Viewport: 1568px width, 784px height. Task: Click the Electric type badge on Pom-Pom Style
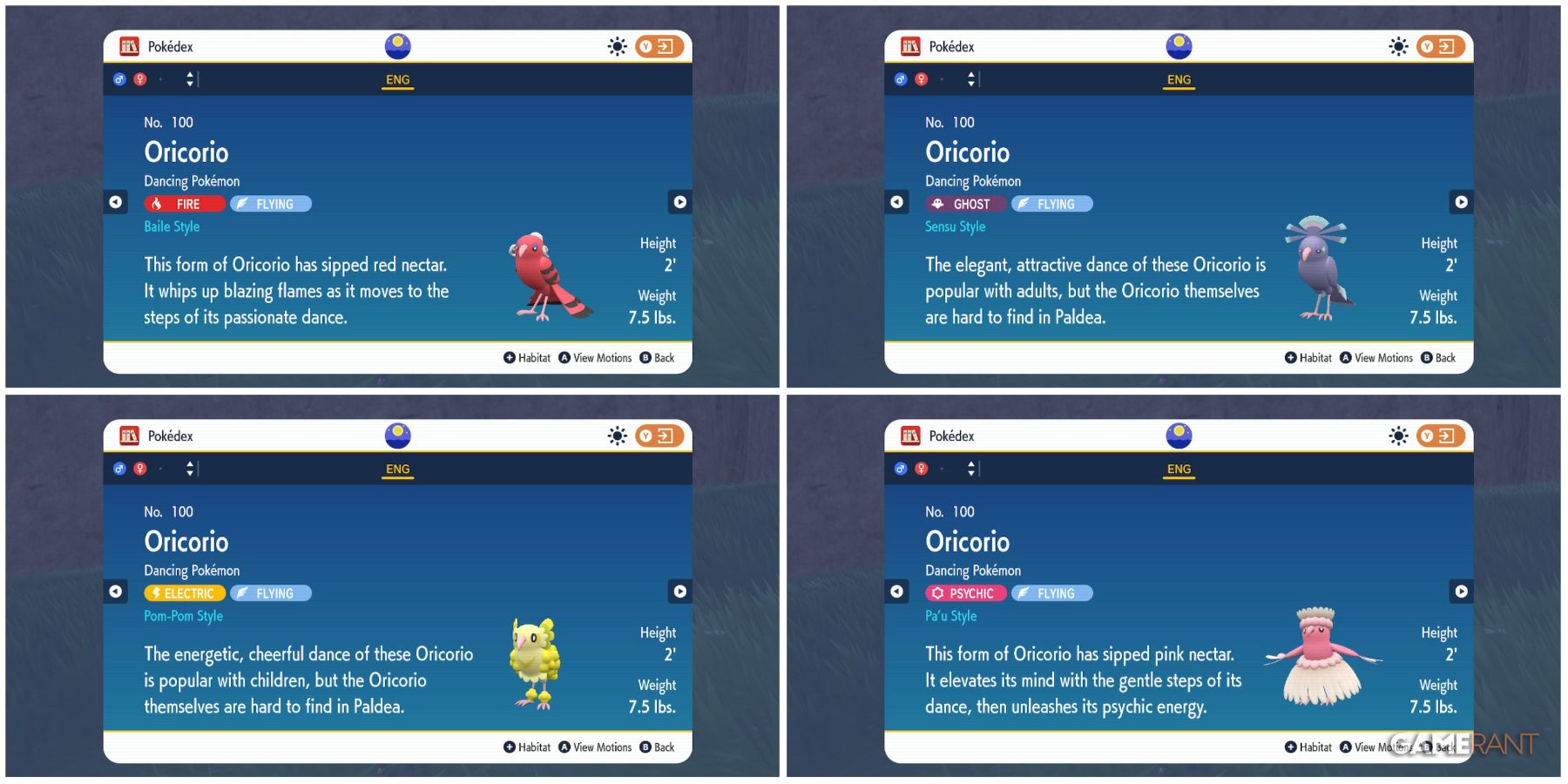tap(184, 593)
